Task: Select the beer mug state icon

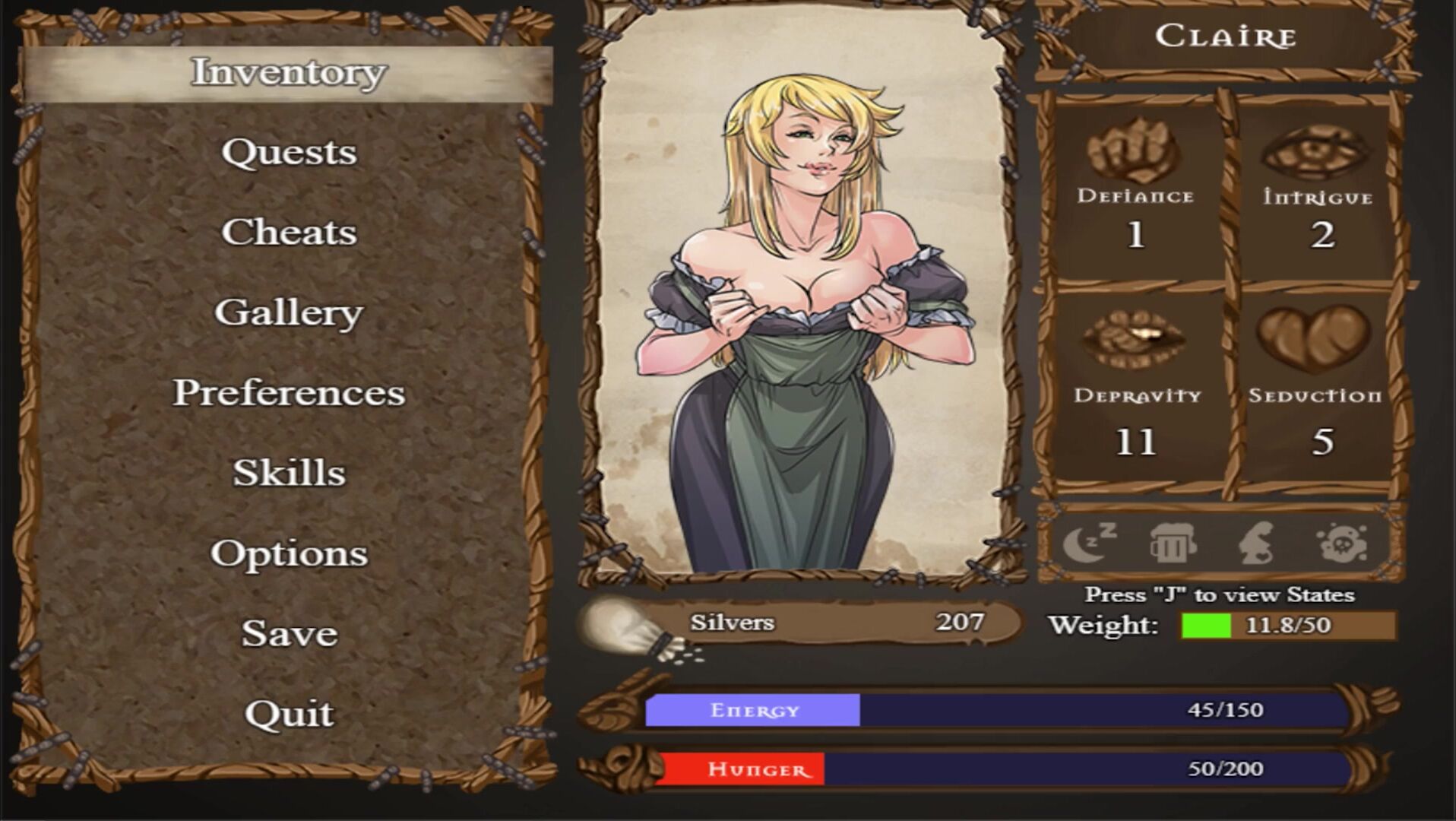Action: [1173, 543]
